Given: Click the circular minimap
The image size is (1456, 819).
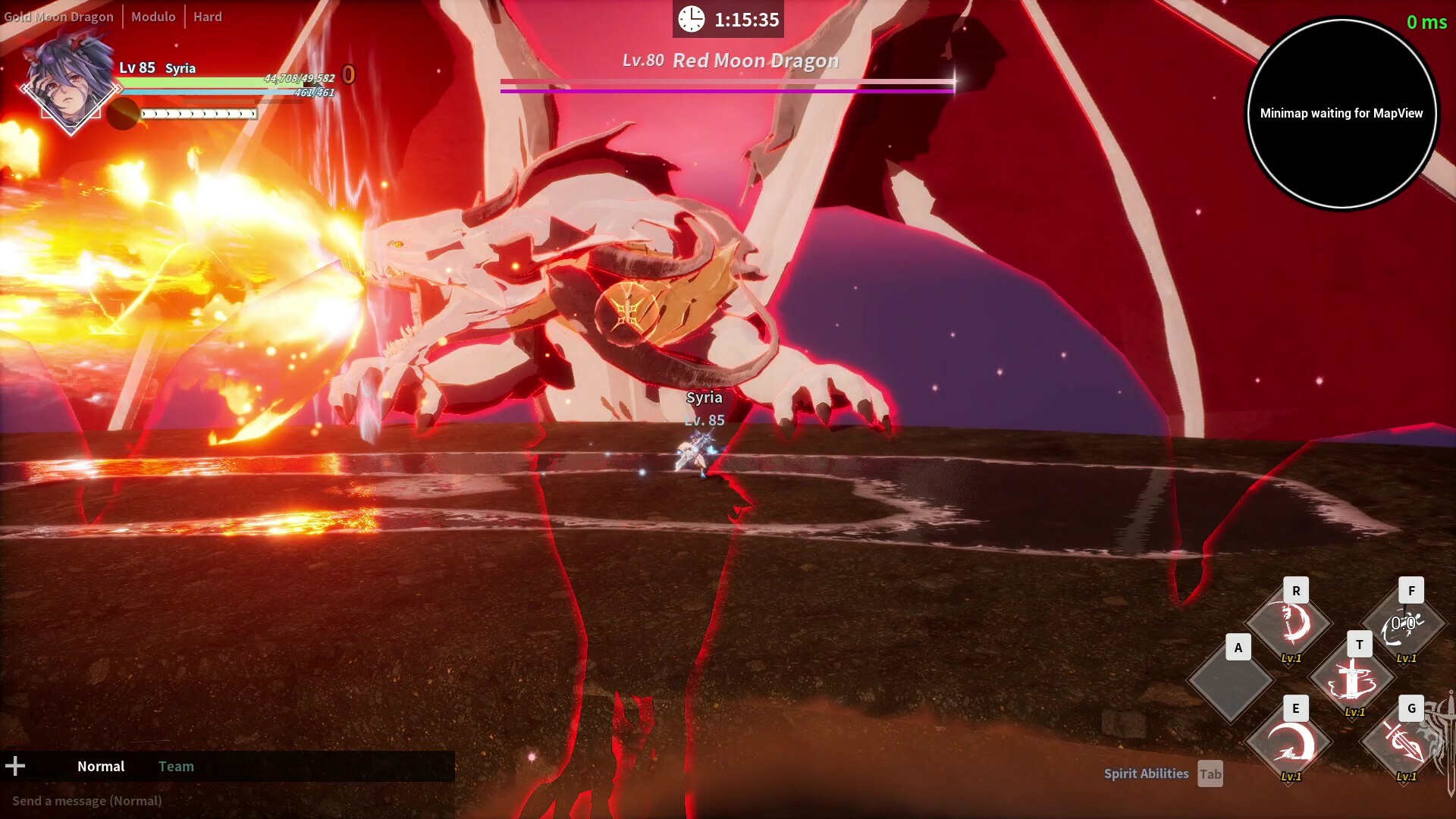Looking at the screenshot, I should pos(1341,114).
